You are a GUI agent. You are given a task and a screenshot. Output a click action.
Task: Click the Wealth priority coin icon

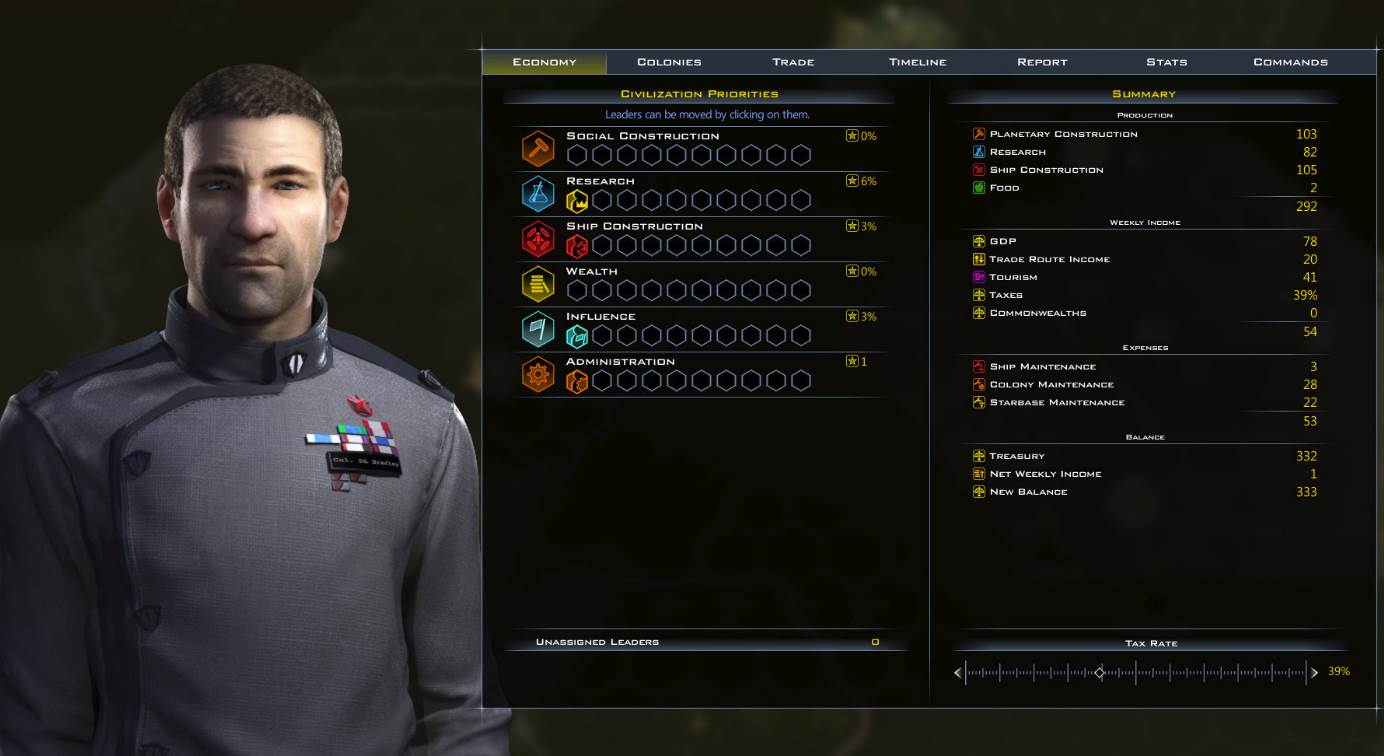(x=538, y=284)
